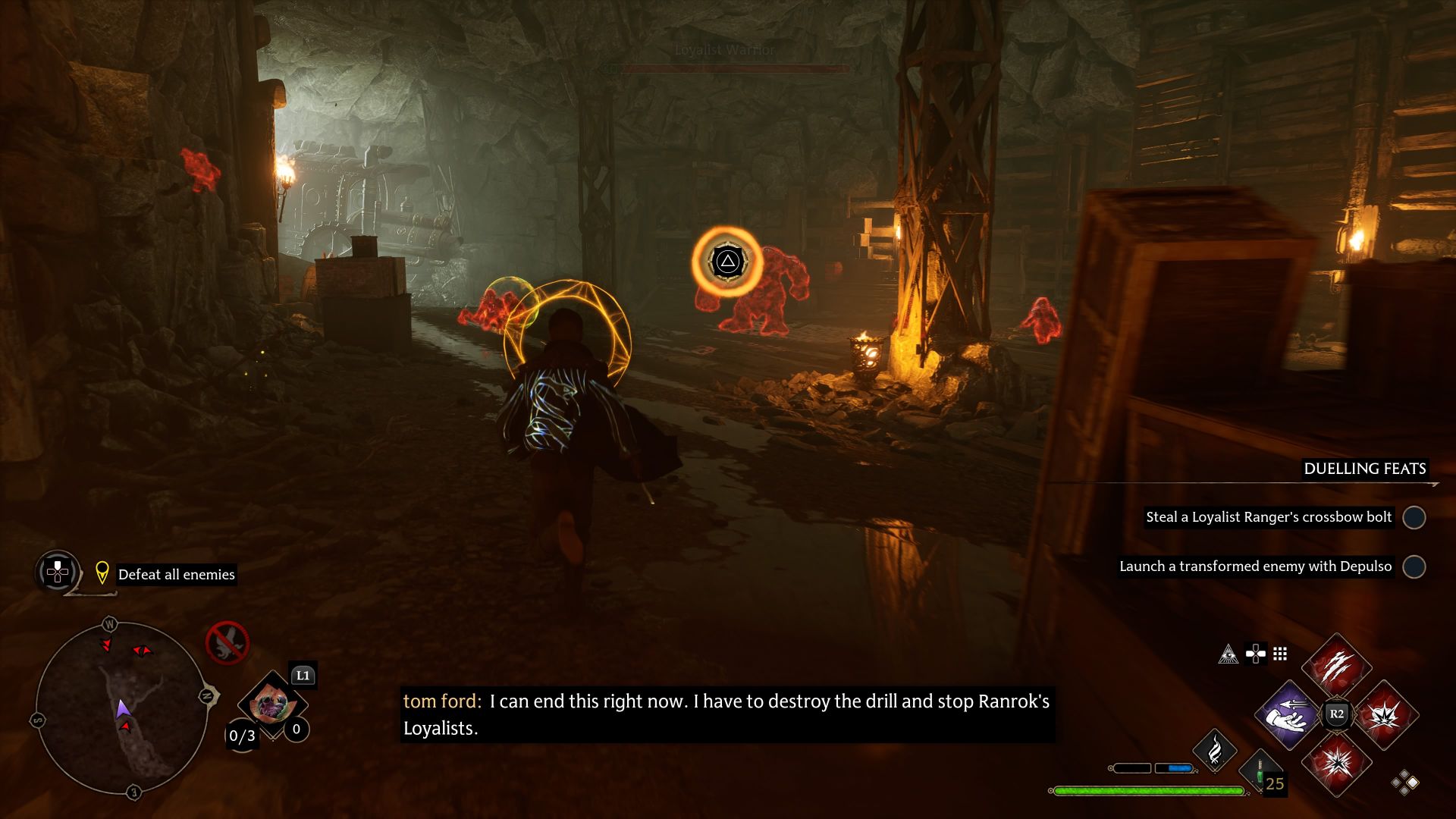Click the L1 prompt on the plant slot
The image size is (1456, 819).
point(303,675)
